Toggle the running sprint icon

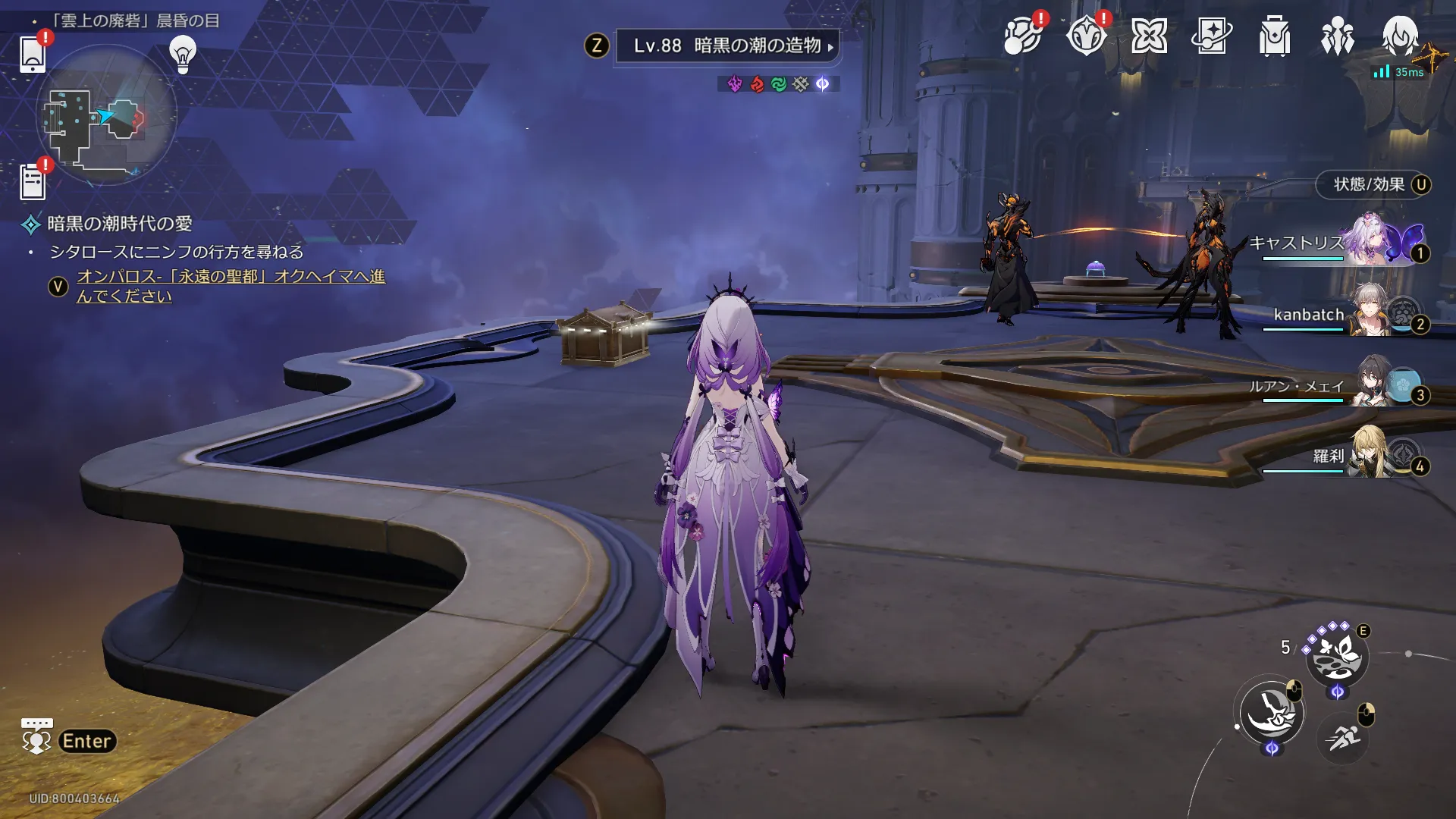pos(1343,737)
